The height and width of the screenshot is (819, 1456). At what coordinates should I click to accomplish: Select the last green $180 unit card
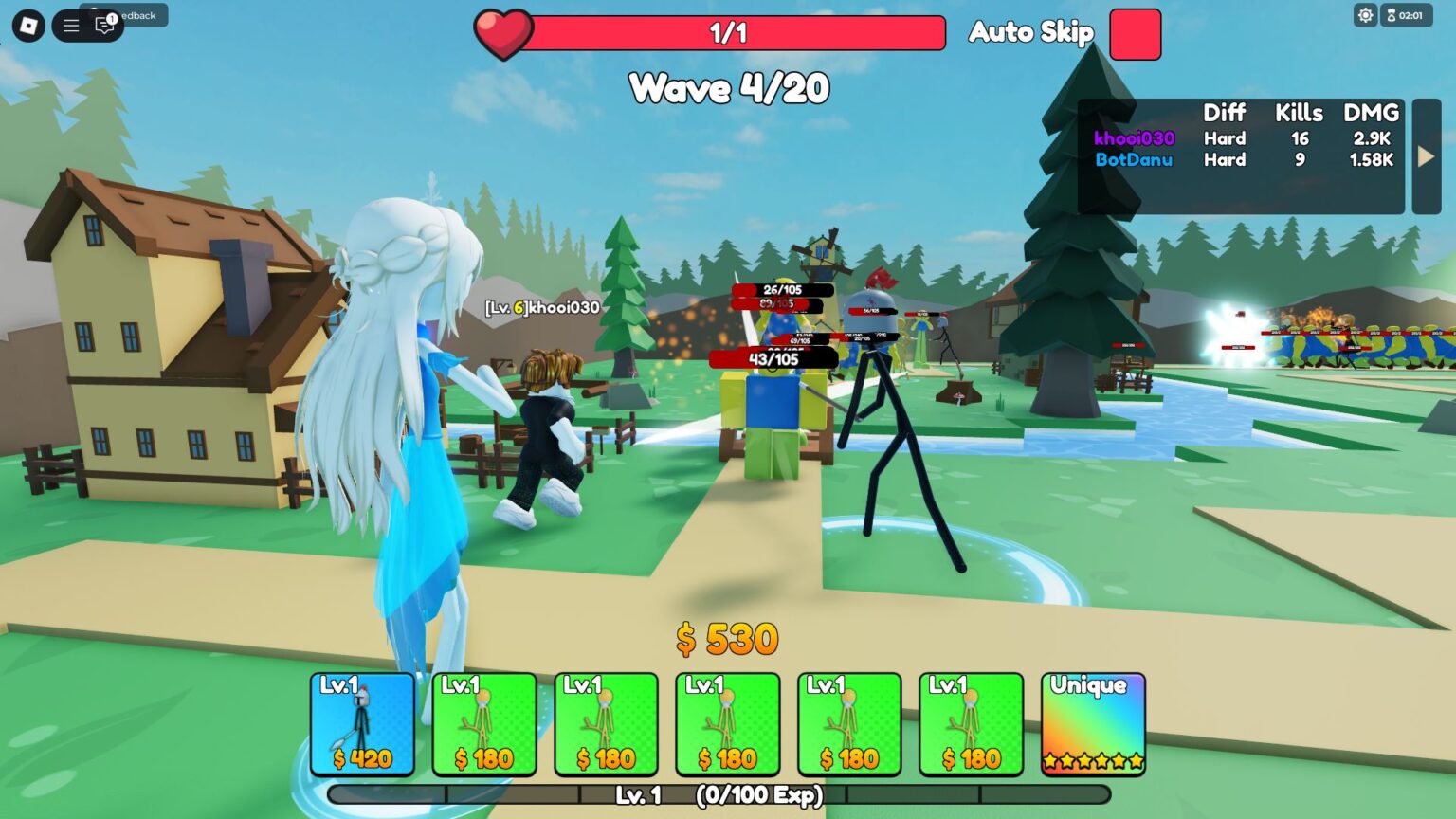pyautogui.click(x=971, y=723)
